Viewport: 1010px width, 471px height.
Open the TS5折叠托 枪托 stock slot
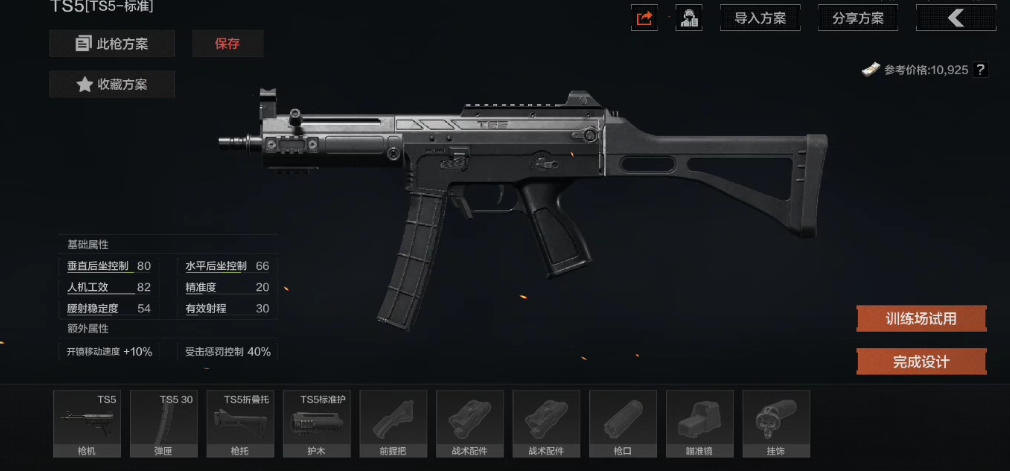pyautogui.click(x=242, y=424)
